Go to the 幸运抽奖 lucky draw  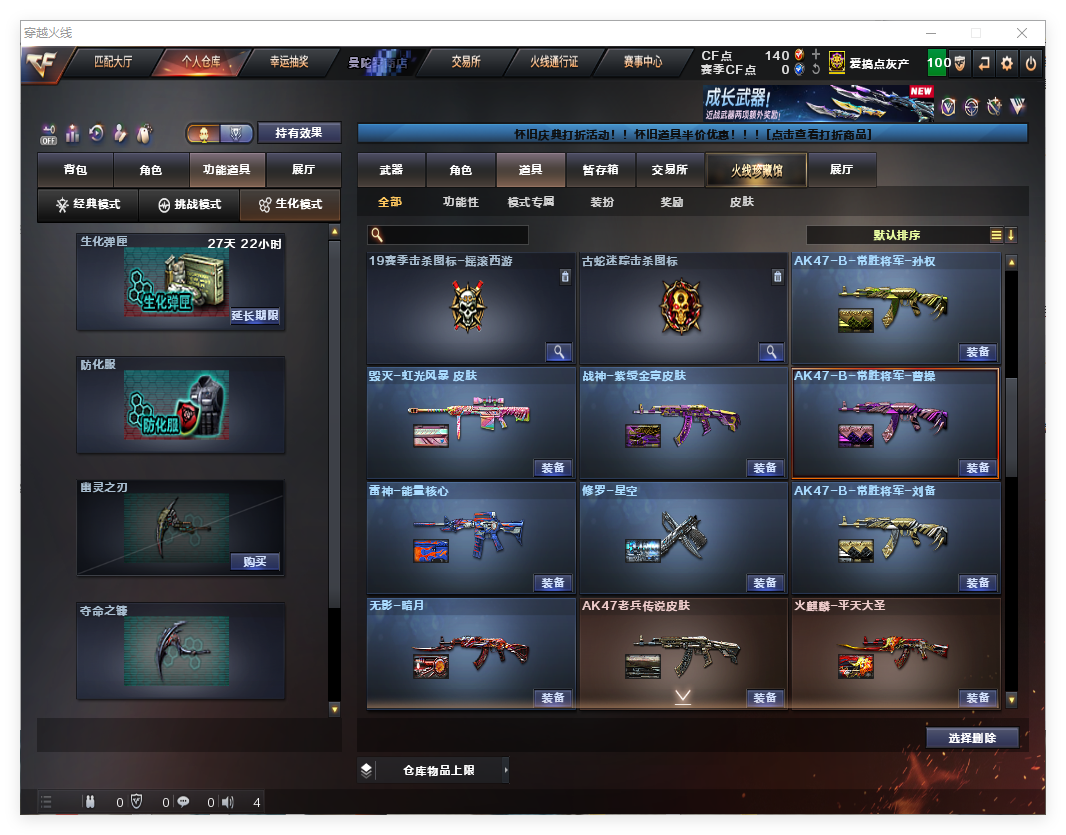(x=289, y=62)
